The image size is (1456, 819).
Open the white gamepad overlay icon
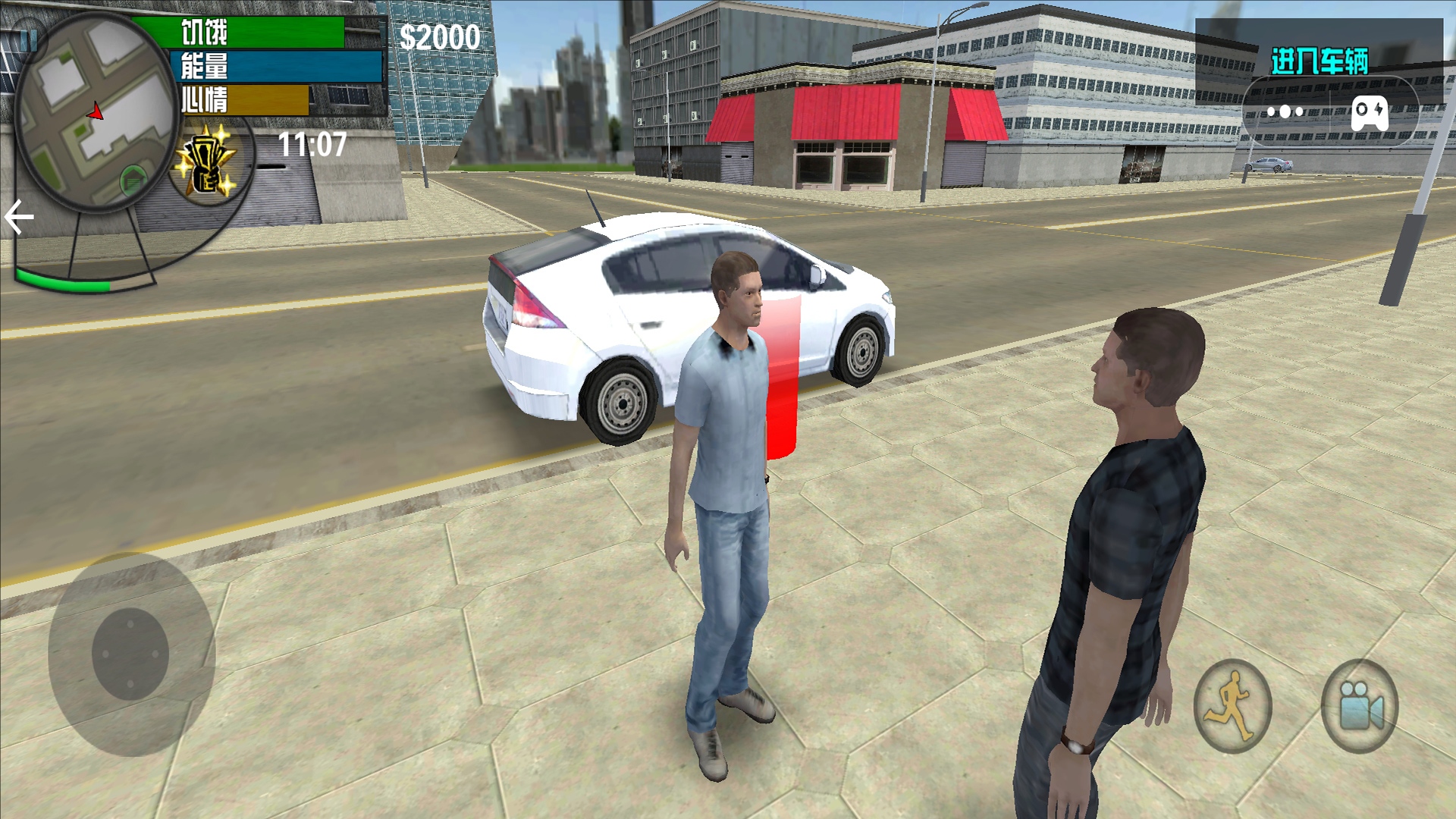[1370, 112]
